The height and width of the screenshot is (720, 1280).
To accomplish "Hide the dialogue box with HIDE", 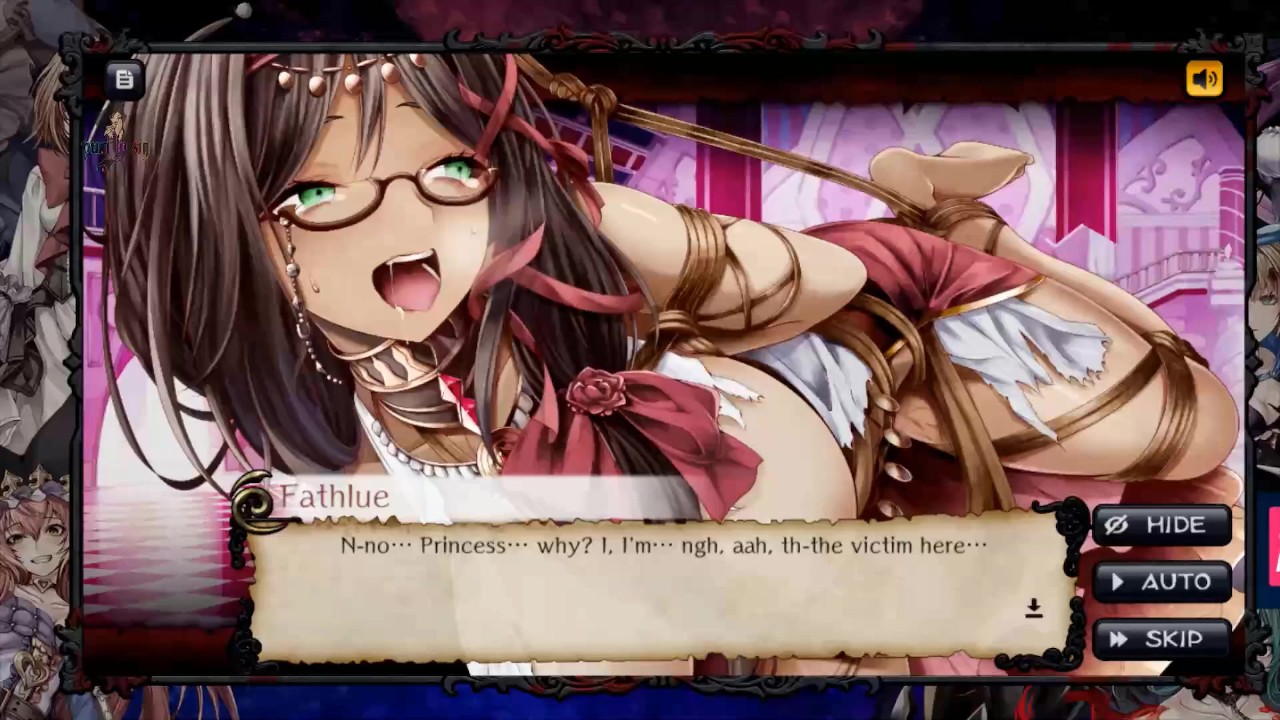I will [1161, 525].
